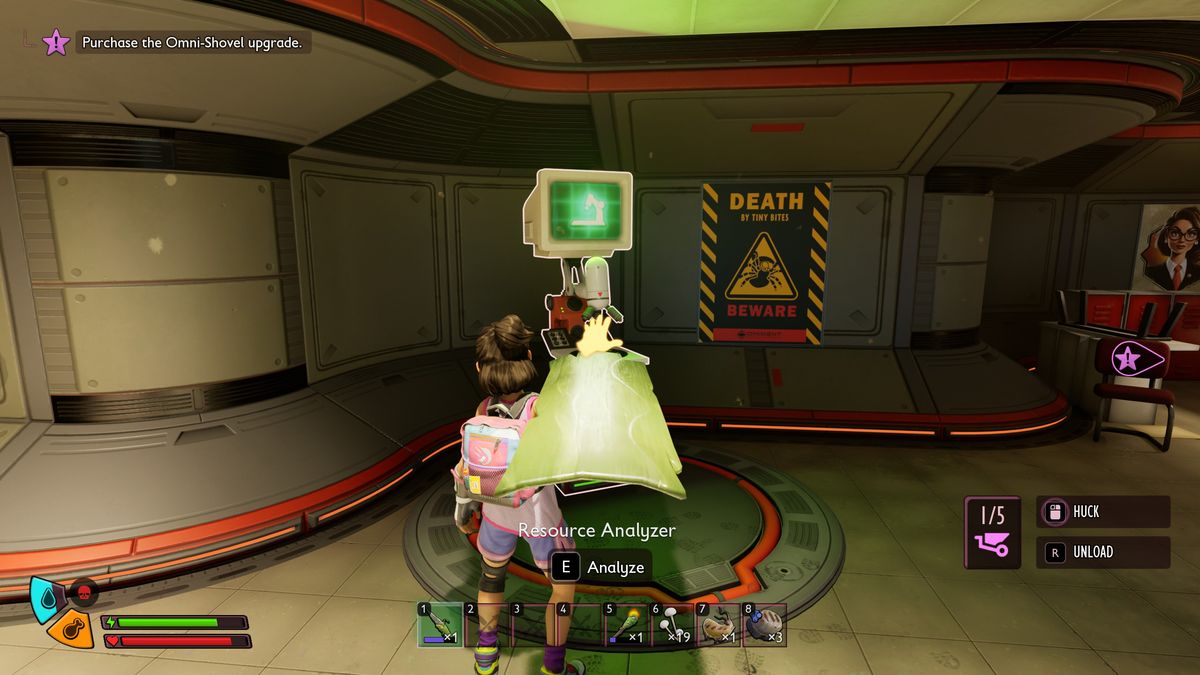Click the red skull status icon
The width and height of the screenshot is (1200, 675).
pos(85,591)
